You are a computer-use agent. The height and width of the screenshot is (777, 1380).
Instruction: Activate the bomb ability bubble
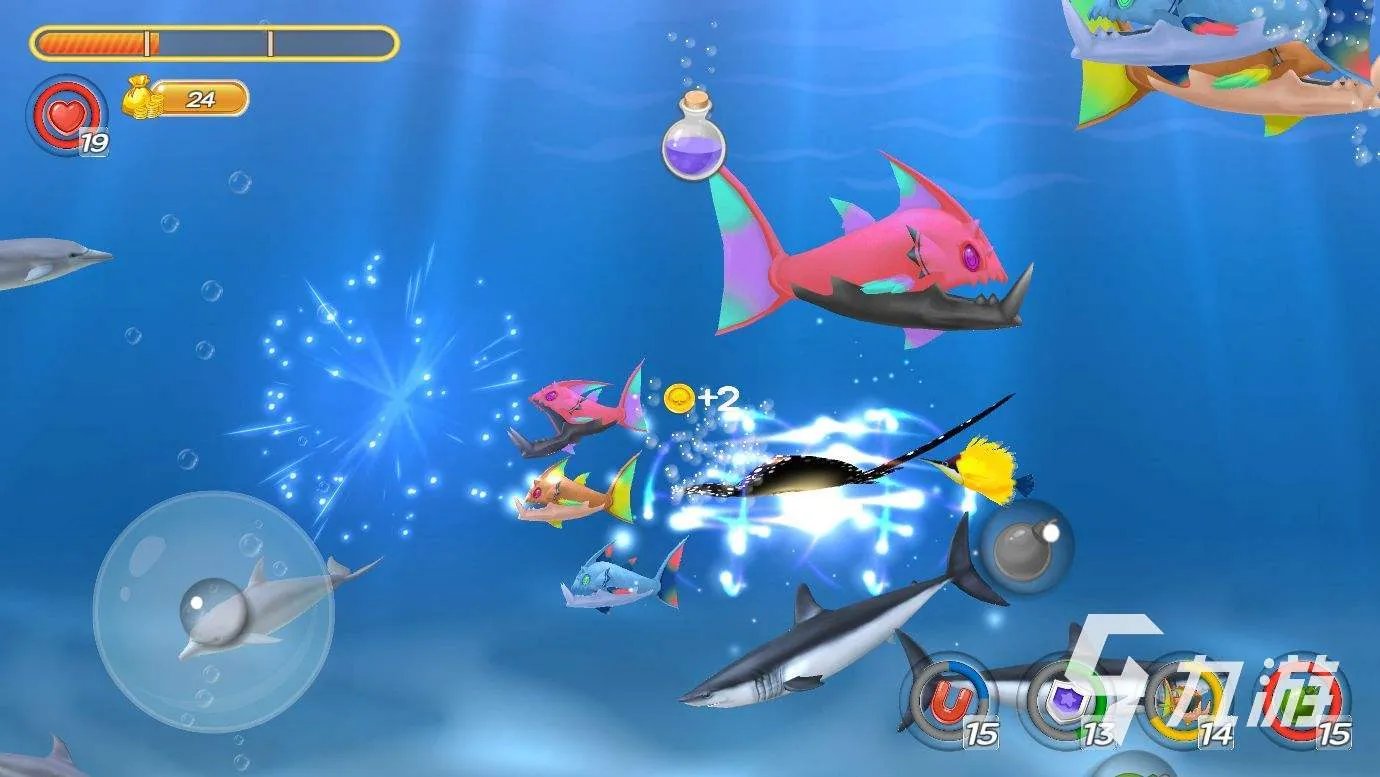[x=1026, y=546]
